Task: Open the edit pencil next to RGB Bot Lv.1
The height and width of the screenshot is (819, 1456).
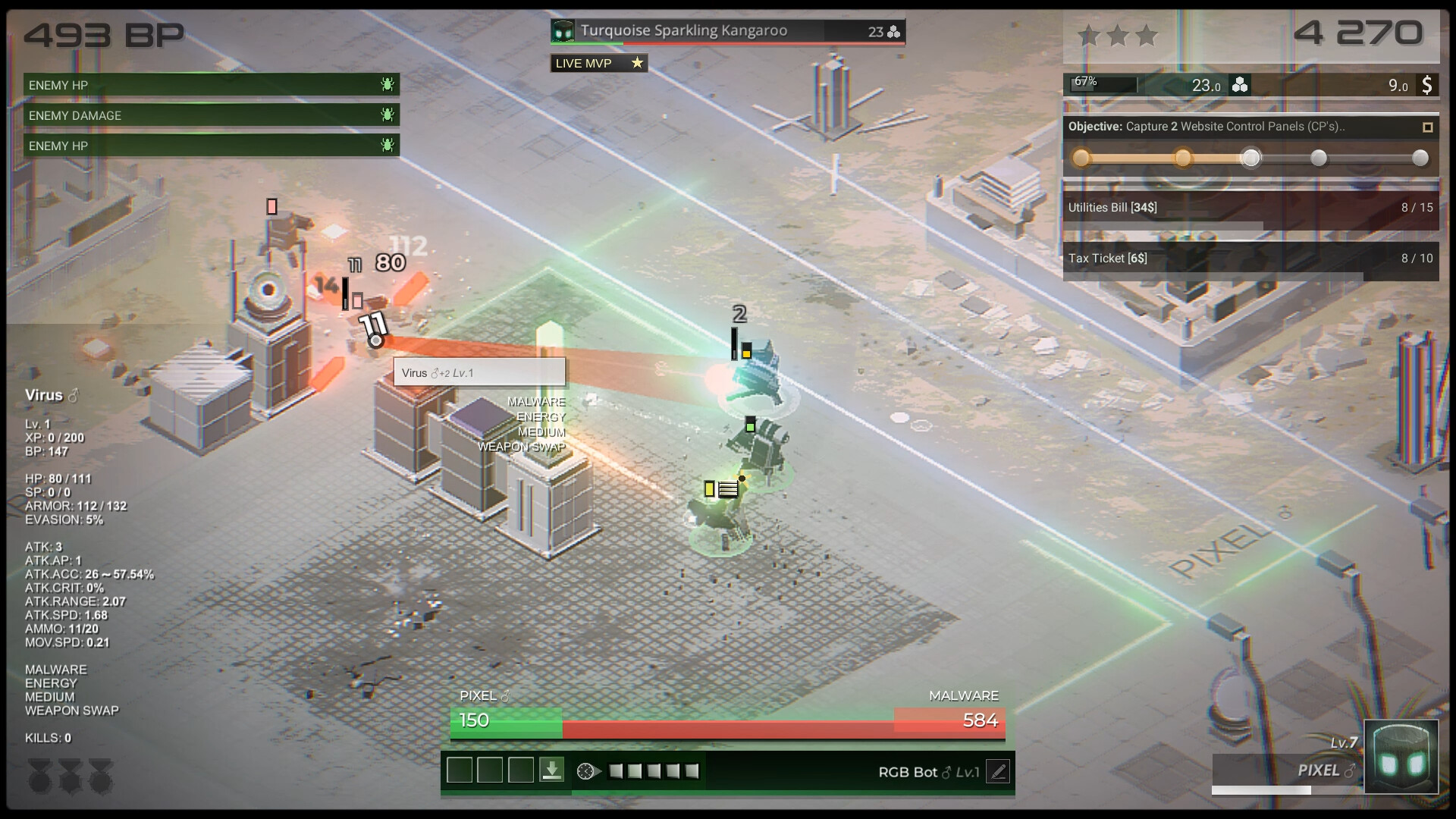Action: point(999,770)
